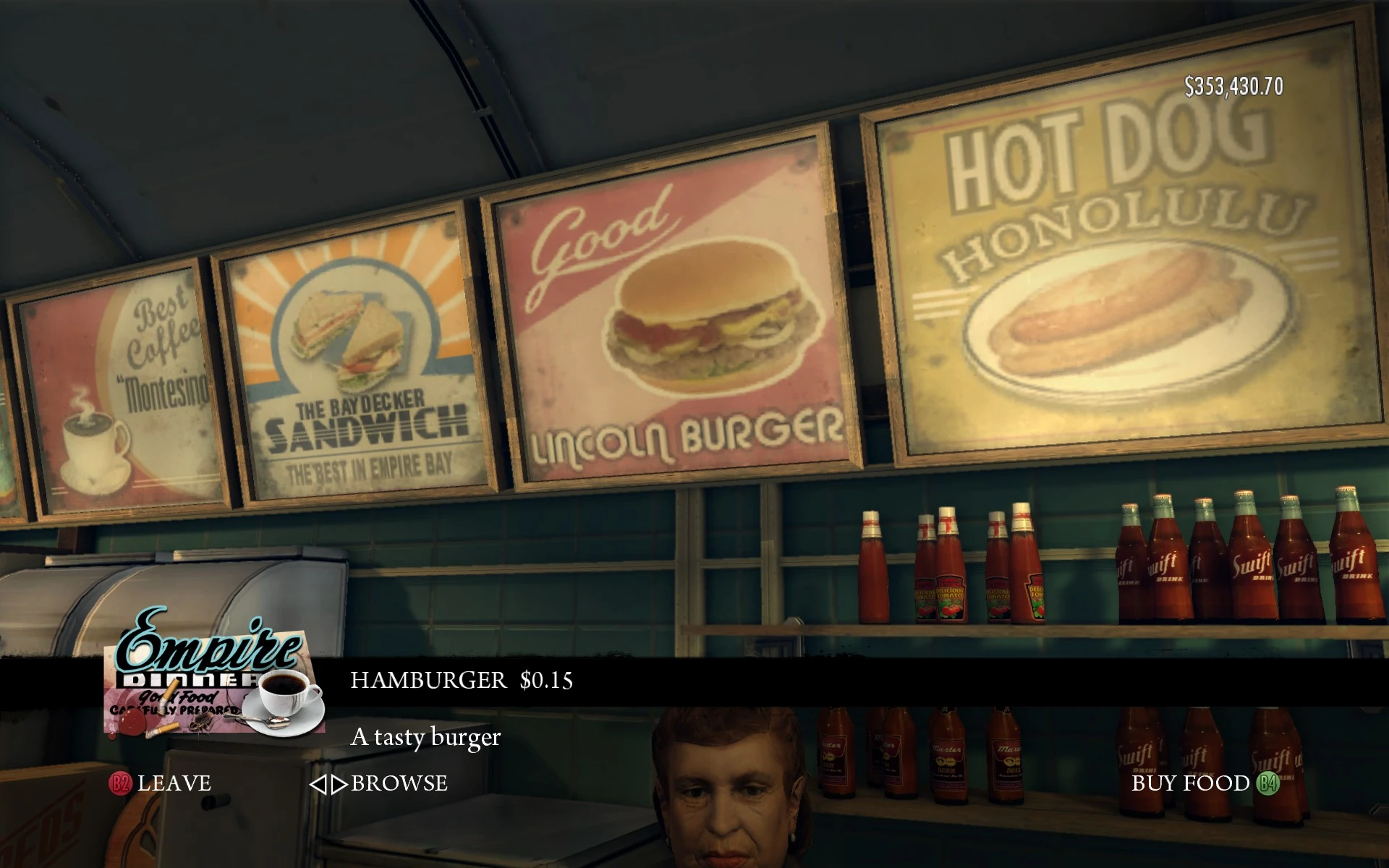Select the Baydecker Sandwich poster

coord(347,362)
